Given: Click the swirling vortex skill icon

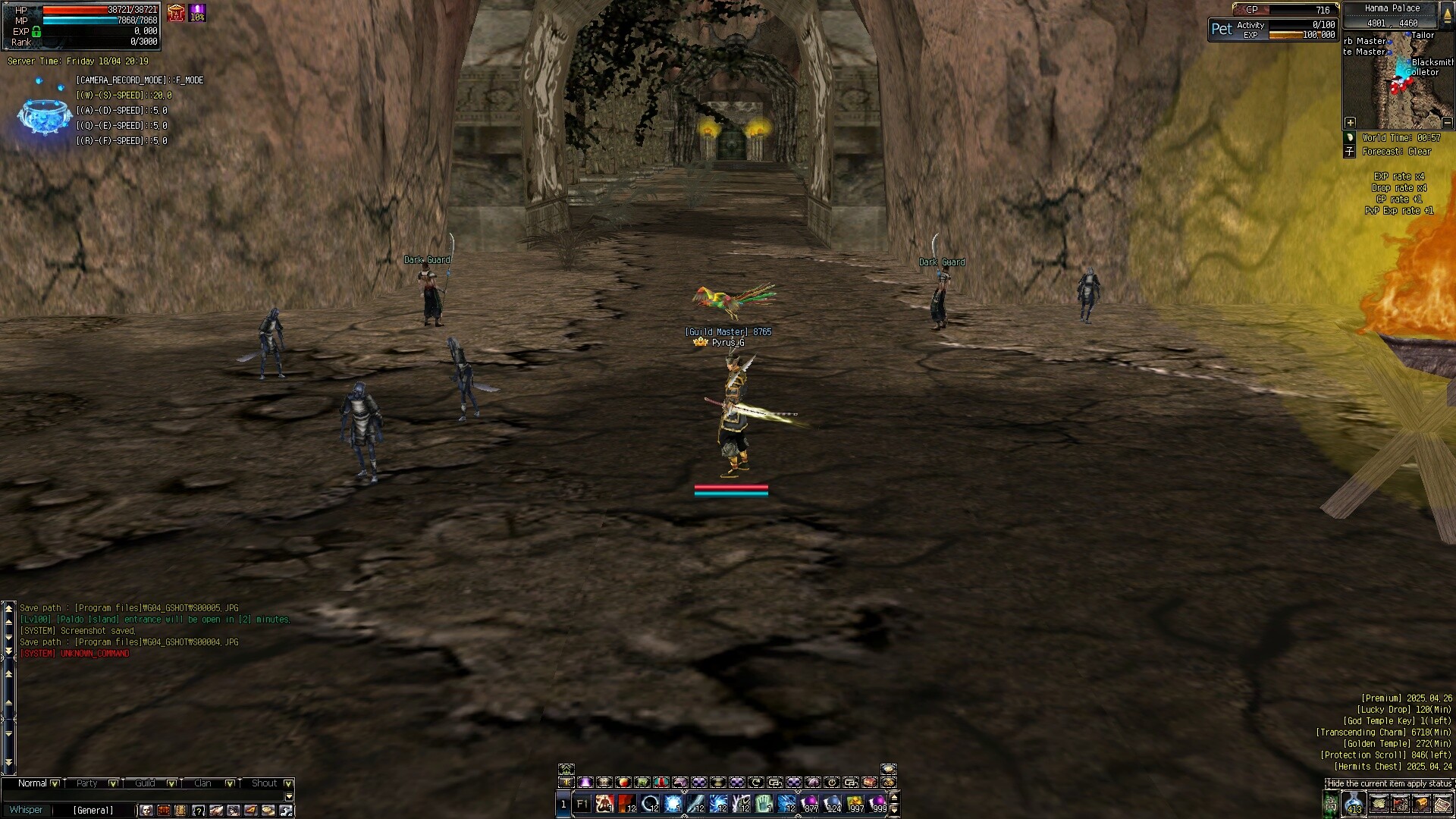Looking at the screenshot, I should [x=717, y=802].
